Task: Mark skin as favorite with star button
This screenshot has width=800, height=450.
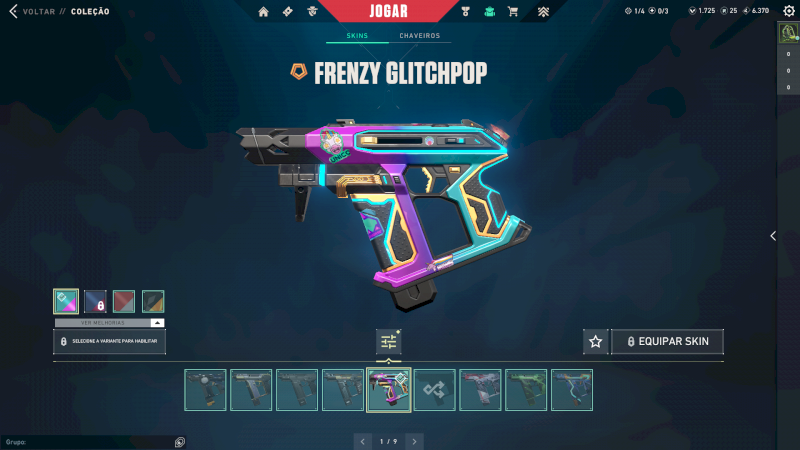Action: click(x=596, y=342)
